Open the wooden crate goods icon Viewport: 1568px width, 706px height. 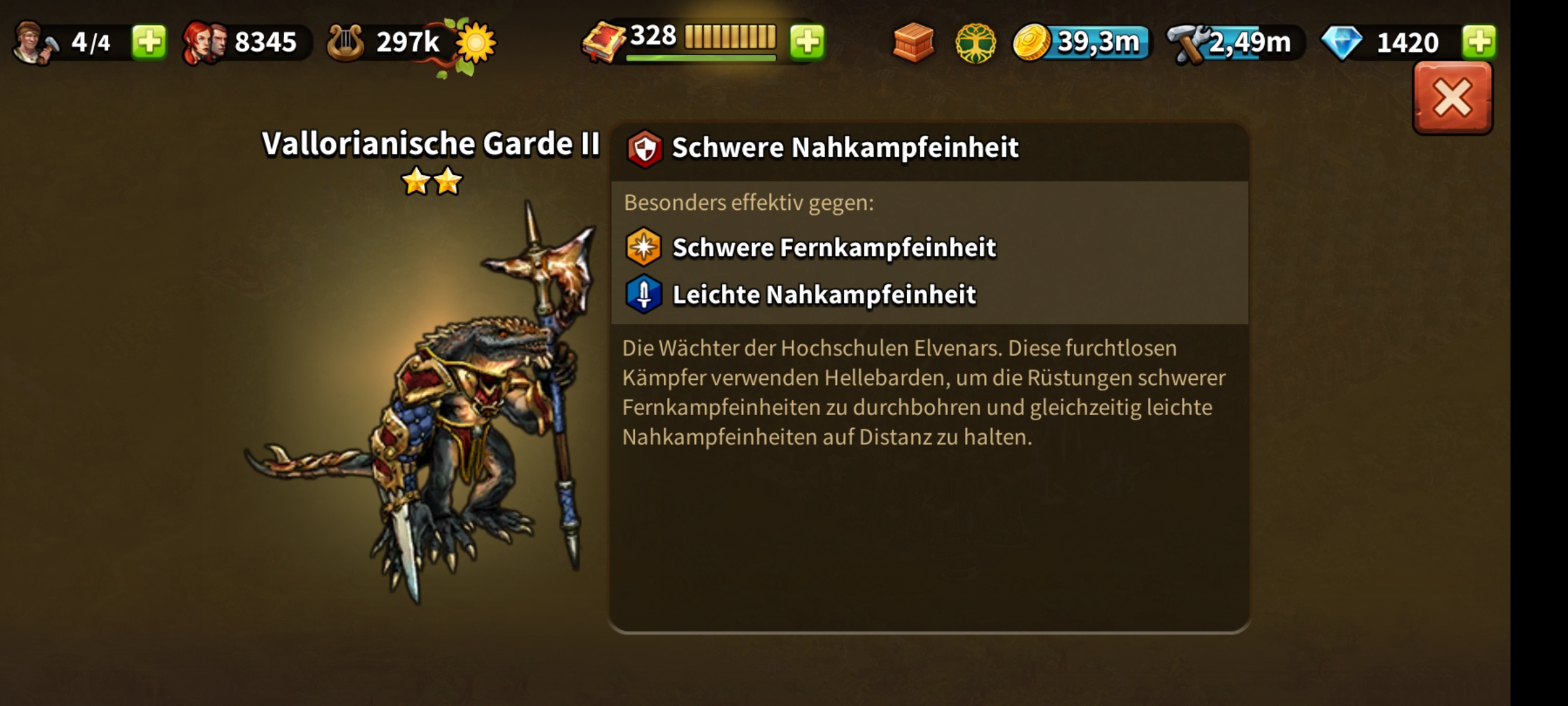[913, 42]
